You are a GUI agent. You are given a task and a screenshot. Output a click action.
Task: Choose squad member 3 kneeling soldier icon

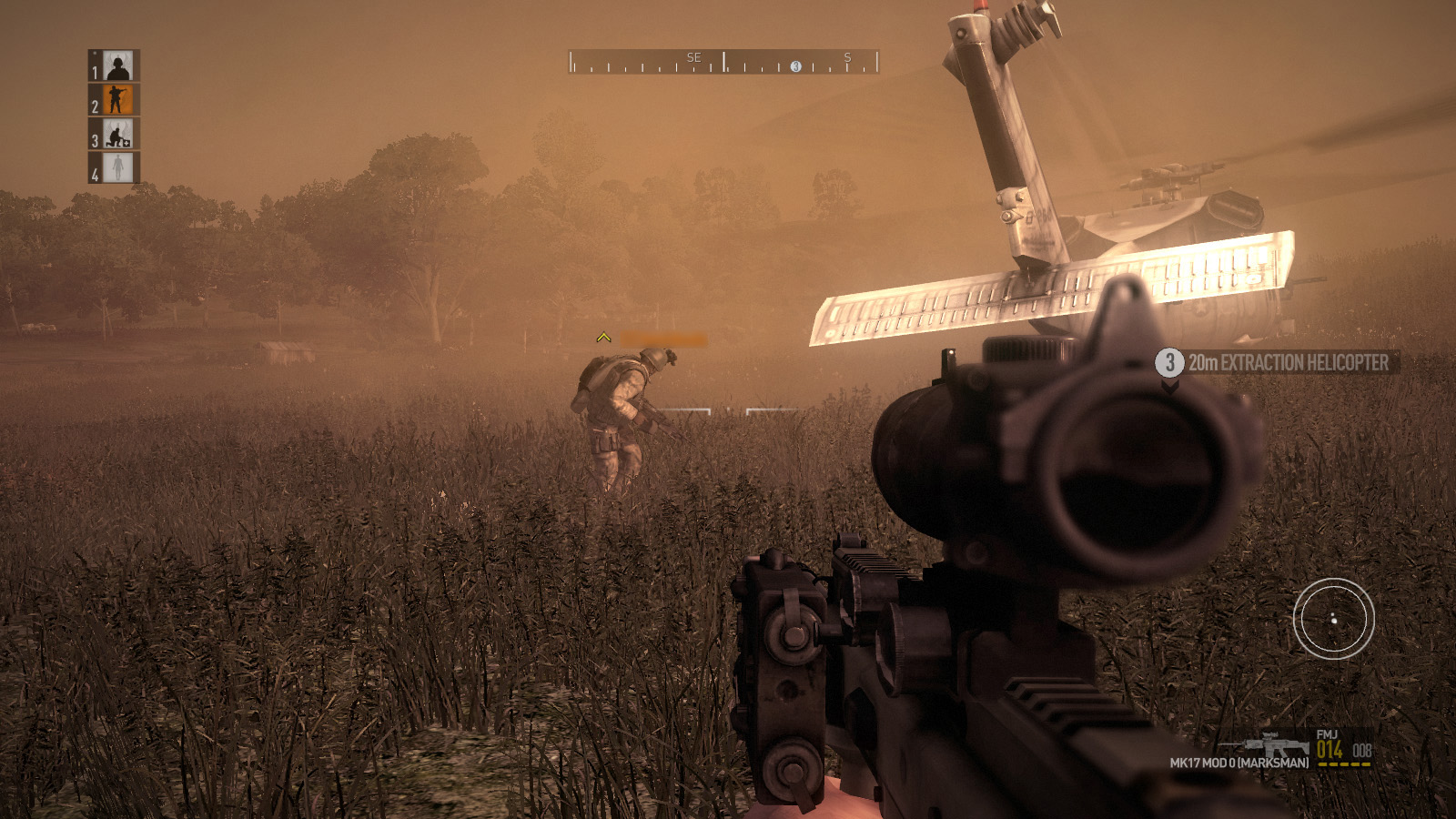(117, 135)
